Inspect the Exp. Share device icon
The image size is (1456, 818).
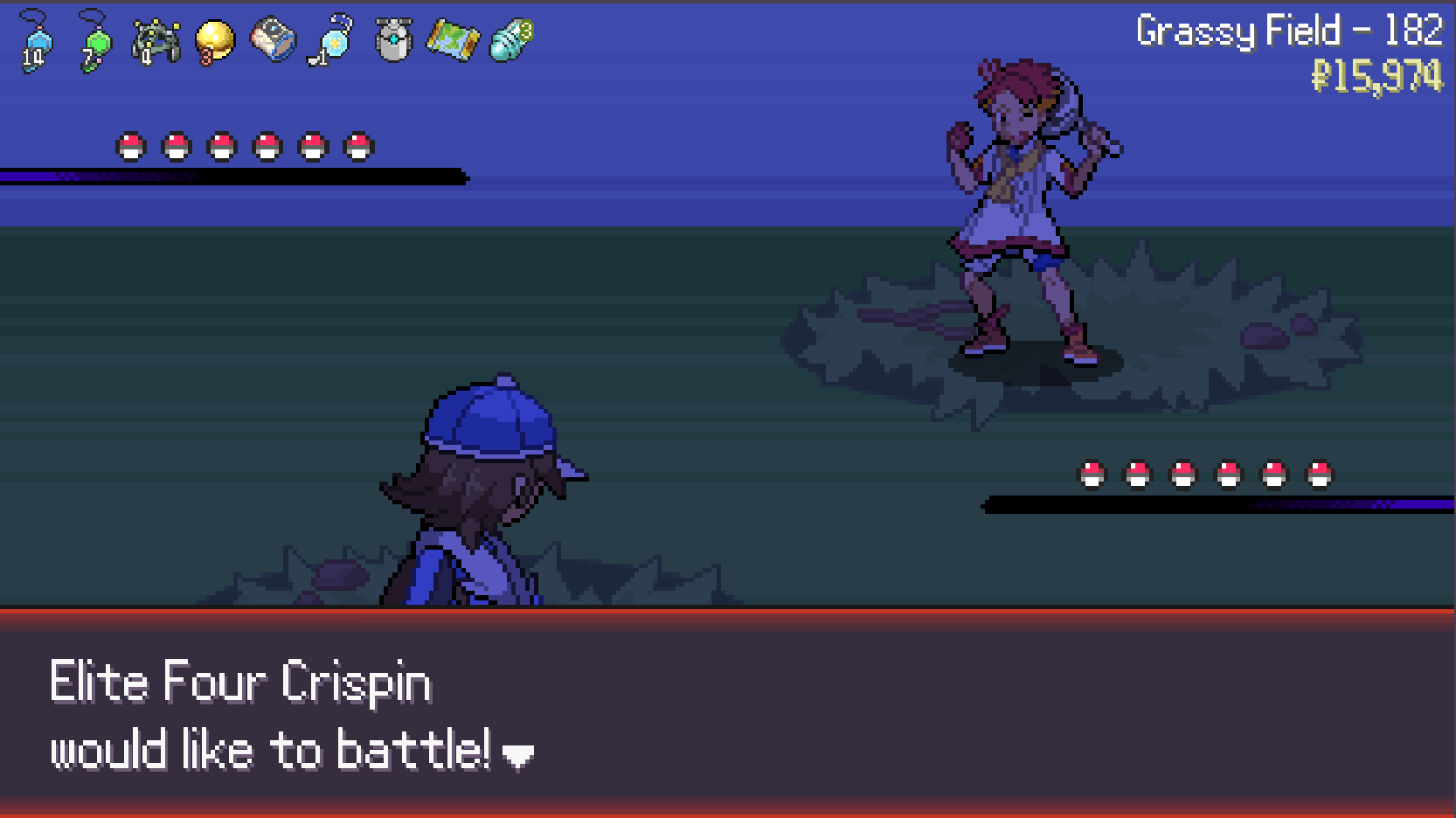(155, 41)
